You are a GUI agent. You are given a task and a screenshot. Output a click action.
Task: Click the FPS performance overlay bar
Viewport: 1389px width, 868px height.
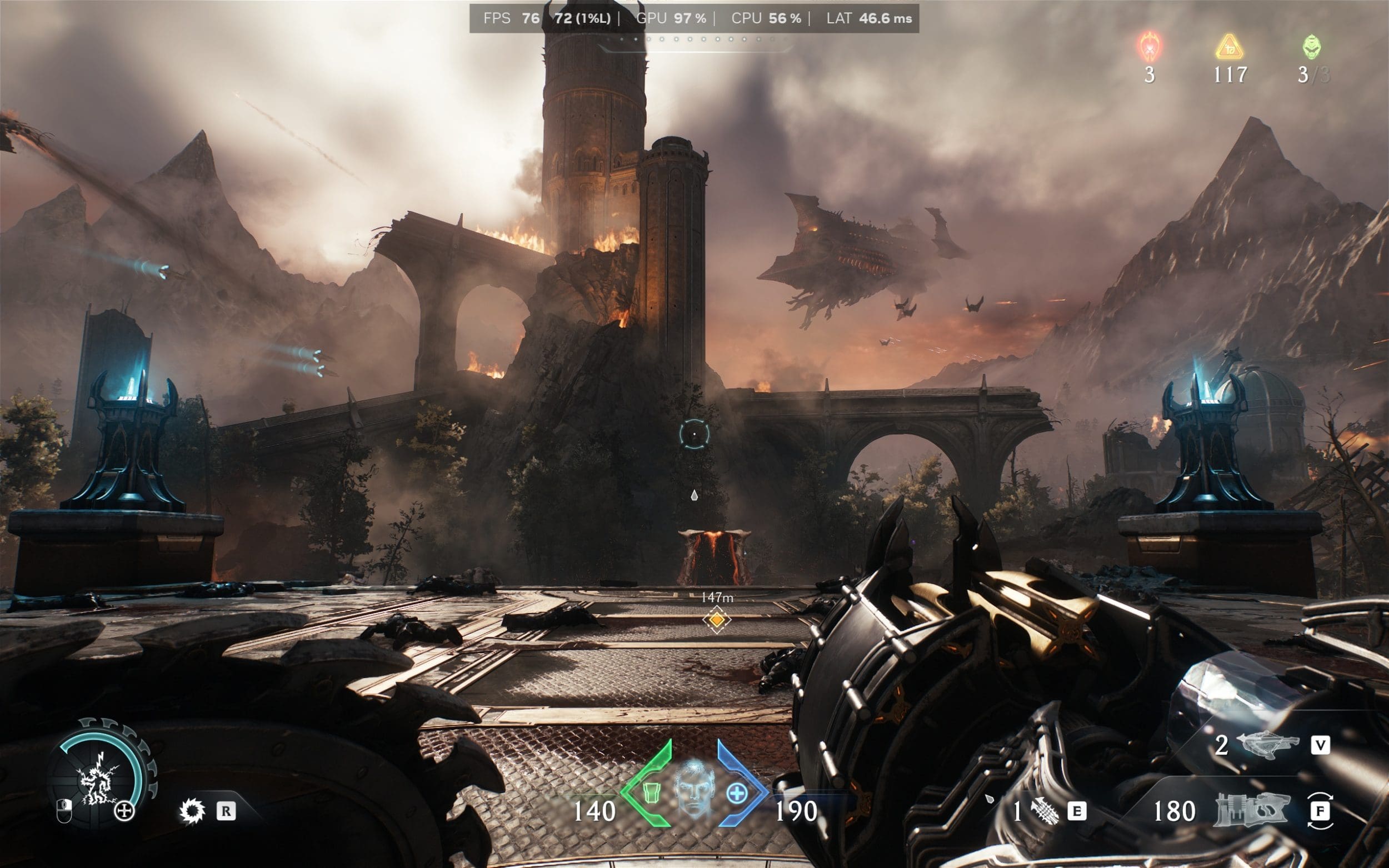click(693, 18)
